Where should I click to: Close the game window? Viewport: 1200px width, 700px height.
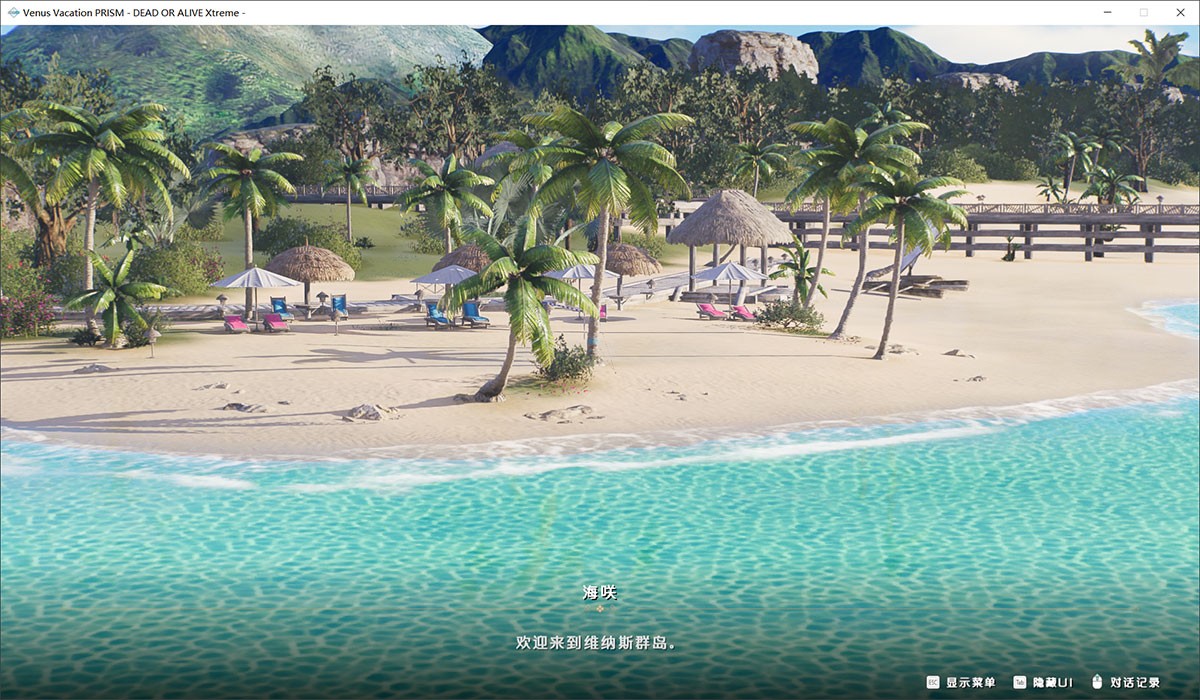(x=1178, y=12)
